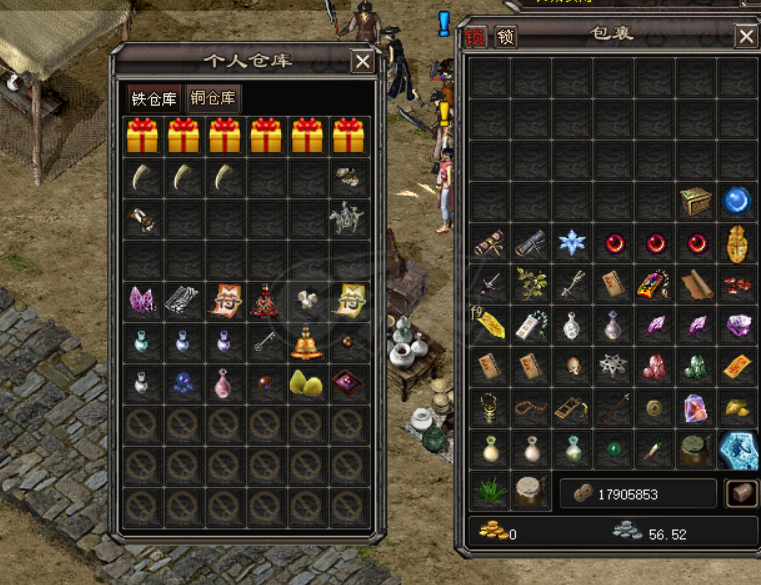This screenshot has height=585, width=761.
Task: Switch to the 铁仓库 tab
Action: pos(154,98)
